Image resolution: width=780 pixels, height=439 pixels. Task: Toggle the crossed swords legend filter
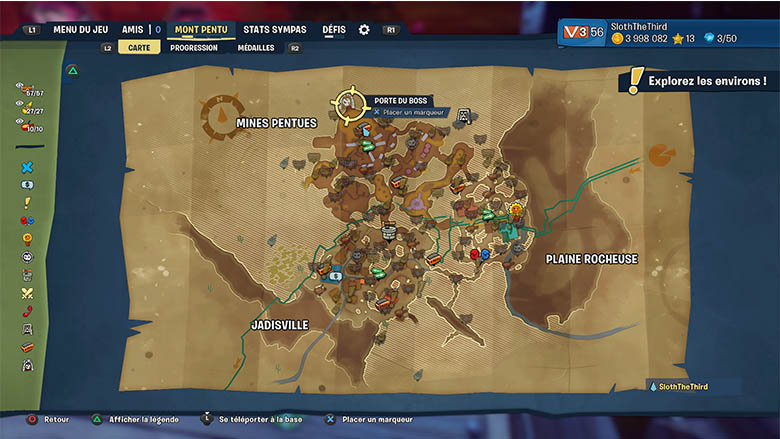pyautogui.click(x=27, y=293)
